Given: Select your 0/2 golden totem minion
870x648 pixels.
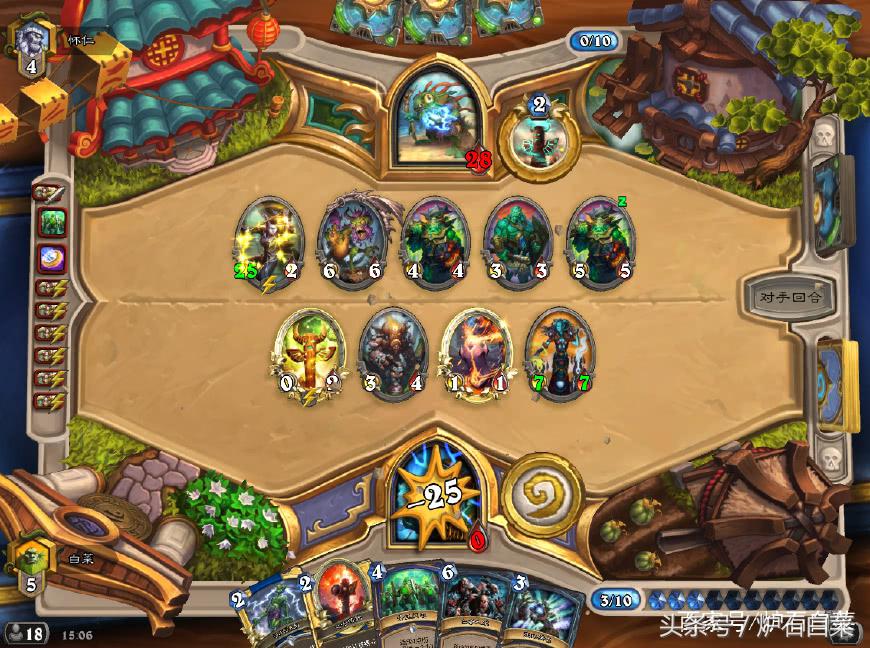Looking at the screenshot, I should [309, 355].
